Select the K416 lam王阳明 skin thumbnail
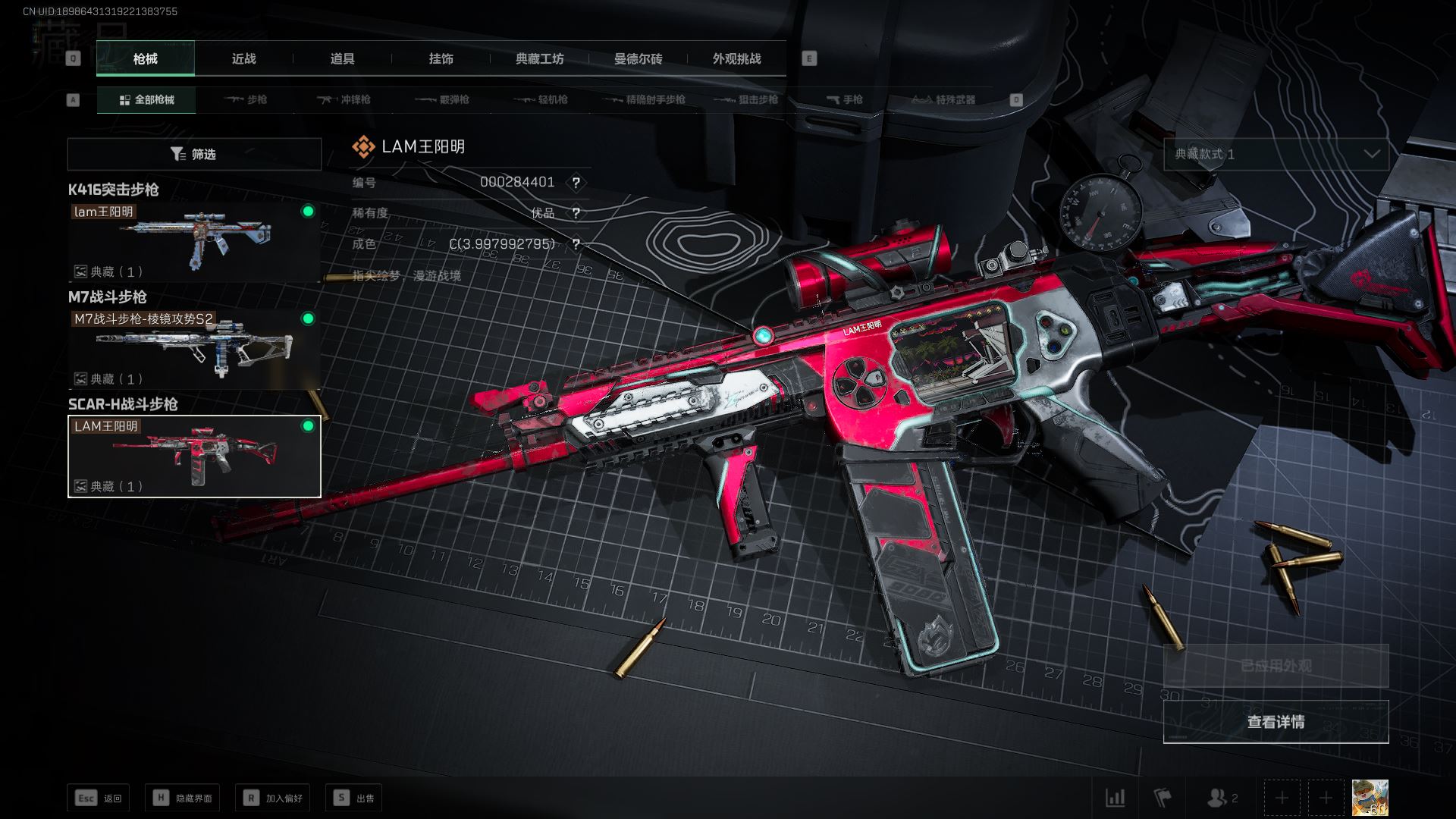The height and width of the screenshot is (819, 1456). coord(194,241)
